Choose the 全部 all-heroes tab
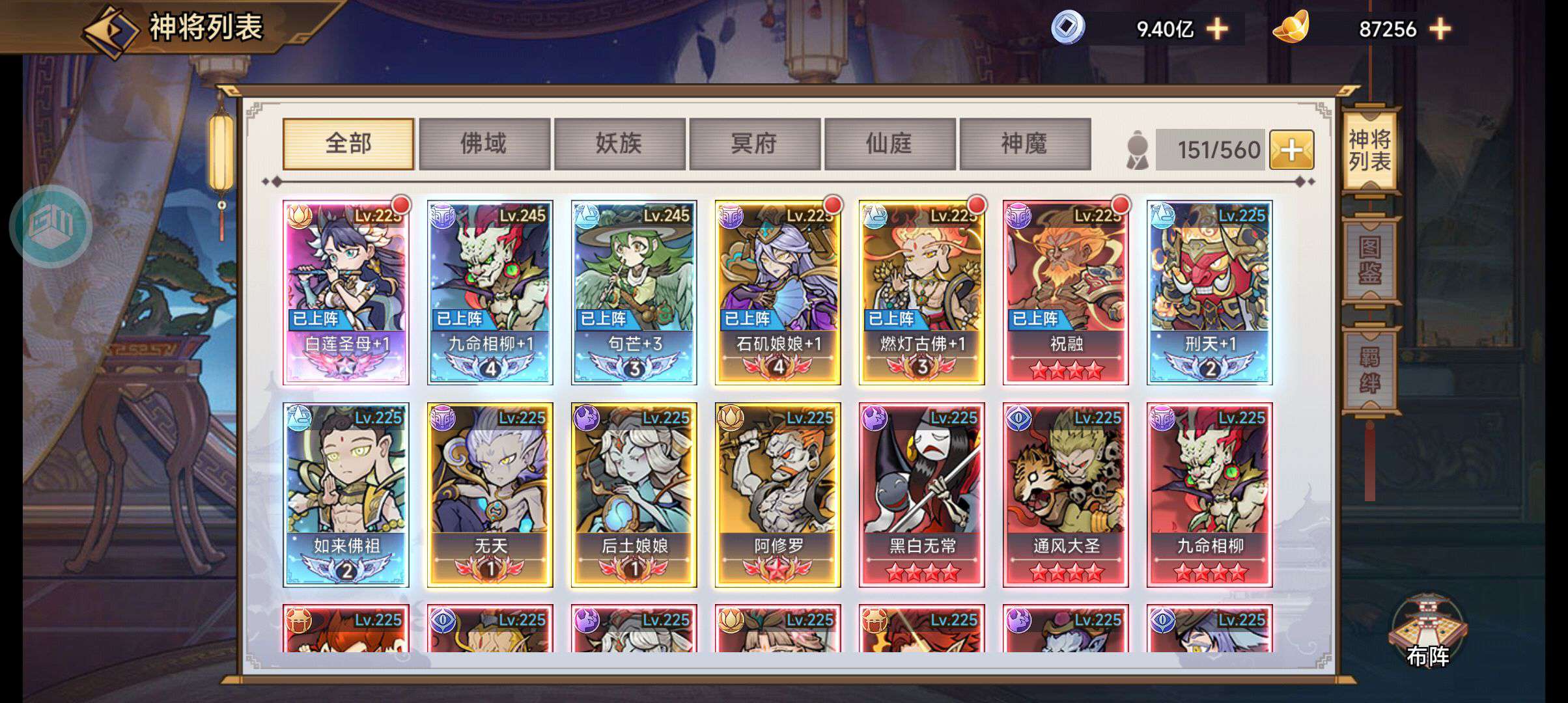Viewport: 1568px width, 703px height. click(x=348, y=144)
